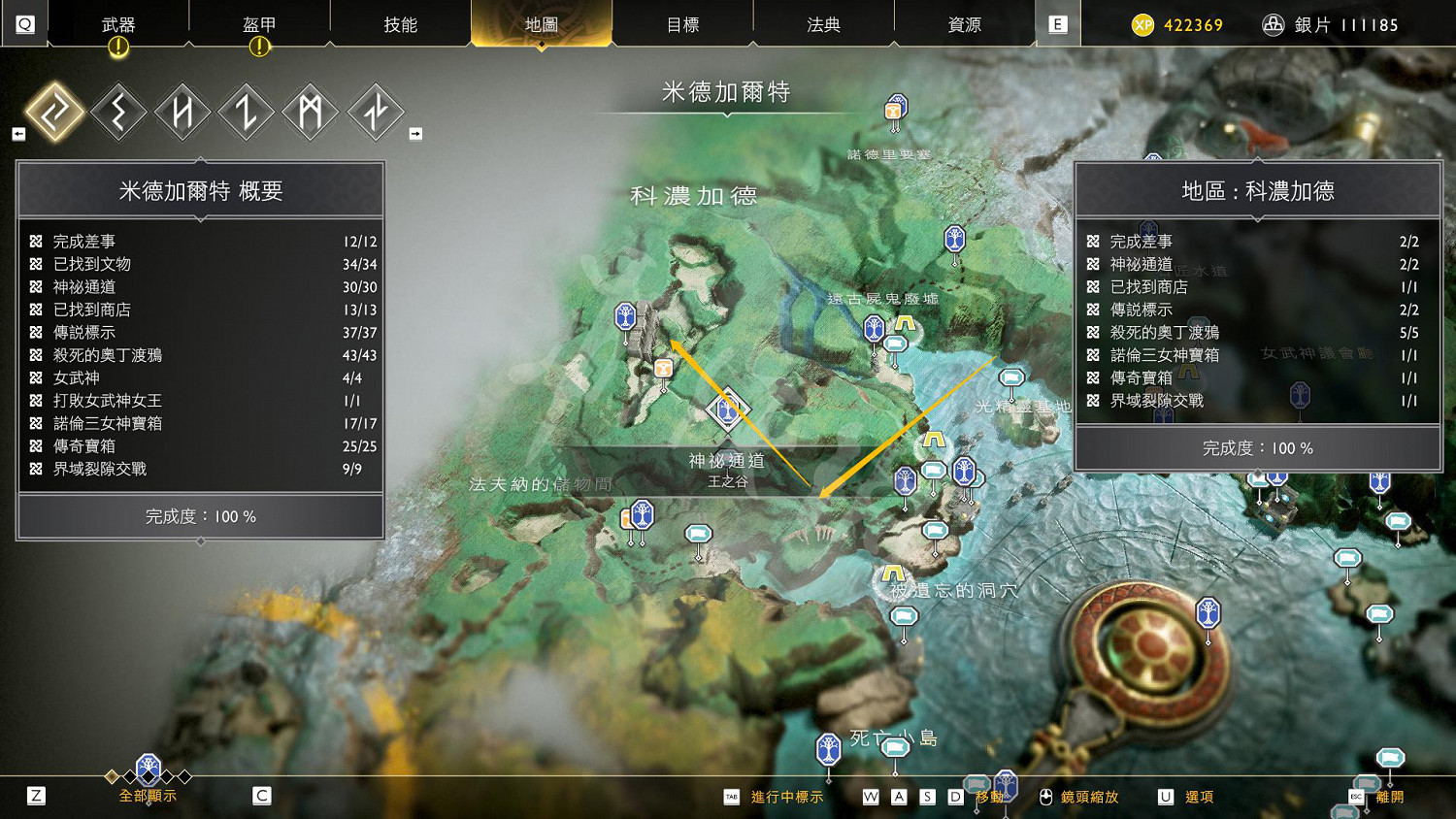Click the mystic gateway icon above 王之谷

click(726, 411)
